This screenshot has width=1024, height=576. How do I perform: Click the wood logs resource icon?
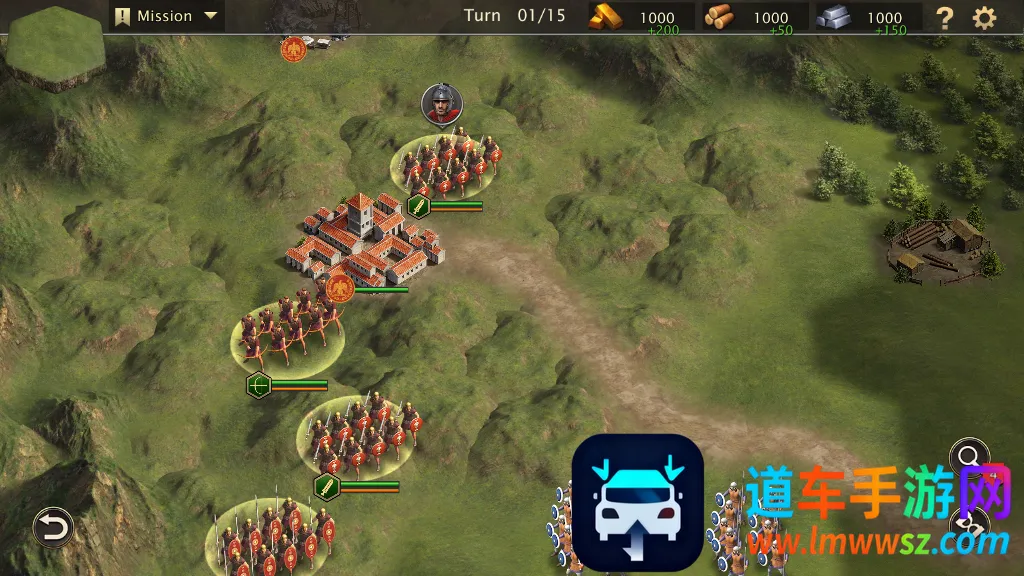coord(718,16)
